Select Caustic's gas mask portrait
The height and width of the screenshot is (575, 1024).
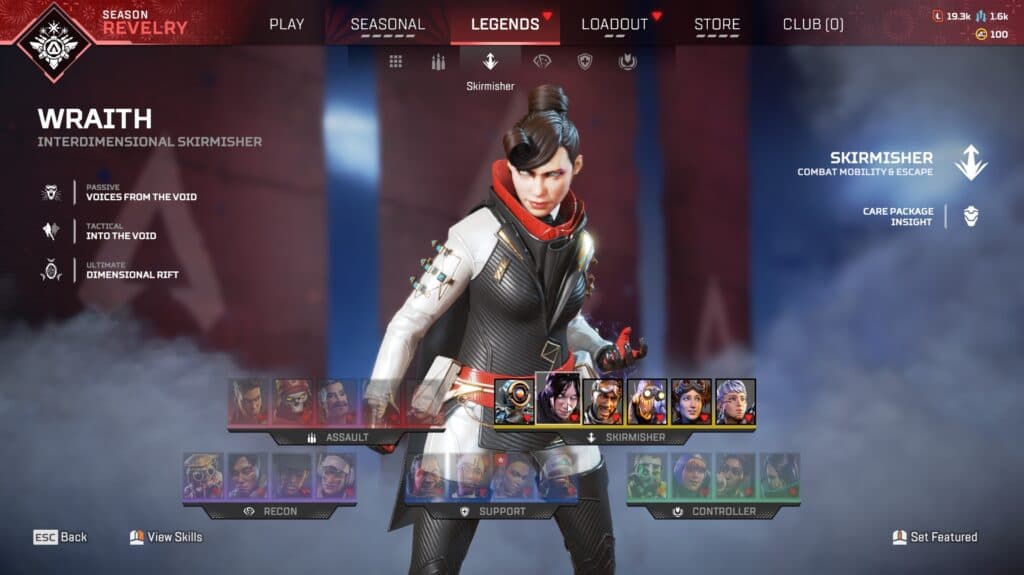(x=647, y=476)
